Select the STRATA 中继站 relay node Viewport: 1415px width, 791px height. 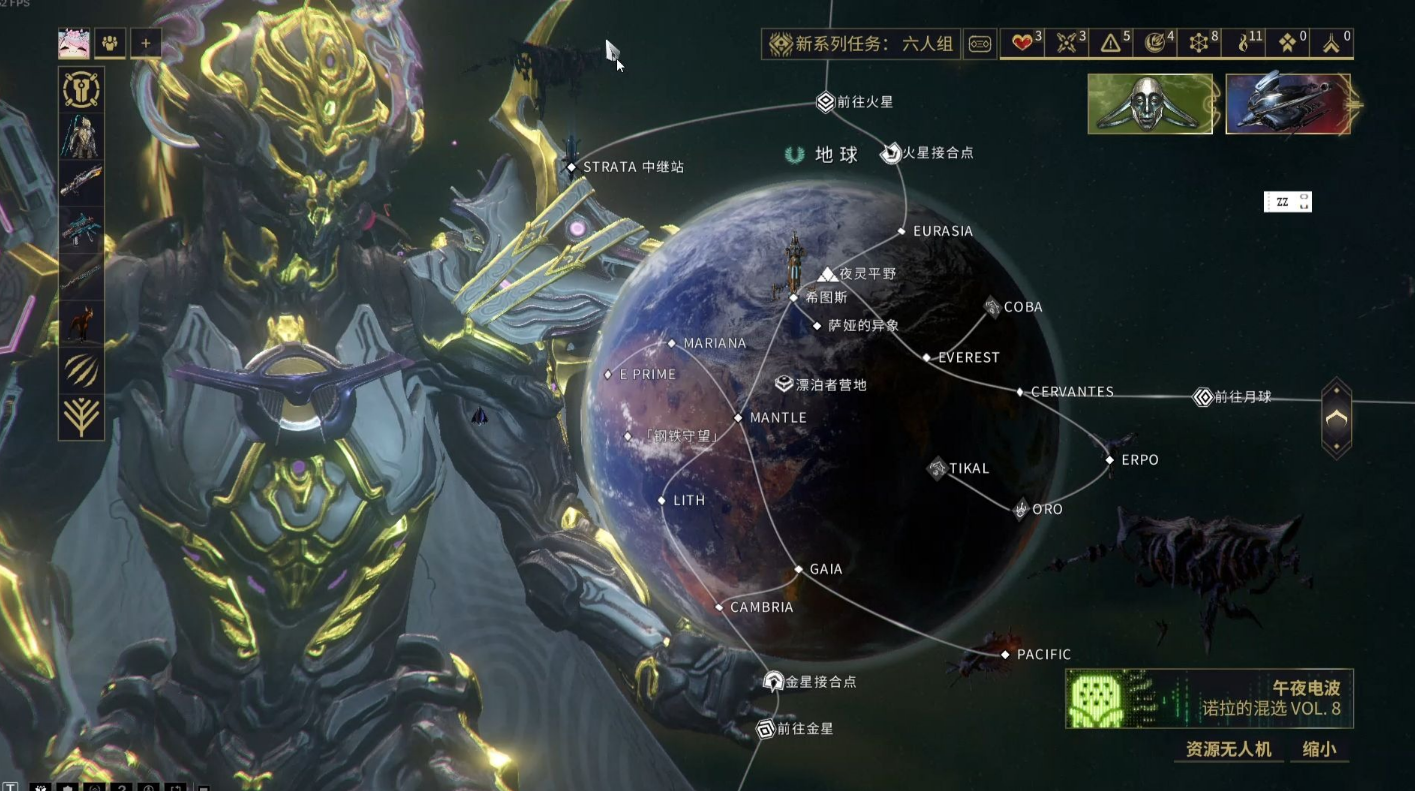pyautogui.click(x=571, y=167)
